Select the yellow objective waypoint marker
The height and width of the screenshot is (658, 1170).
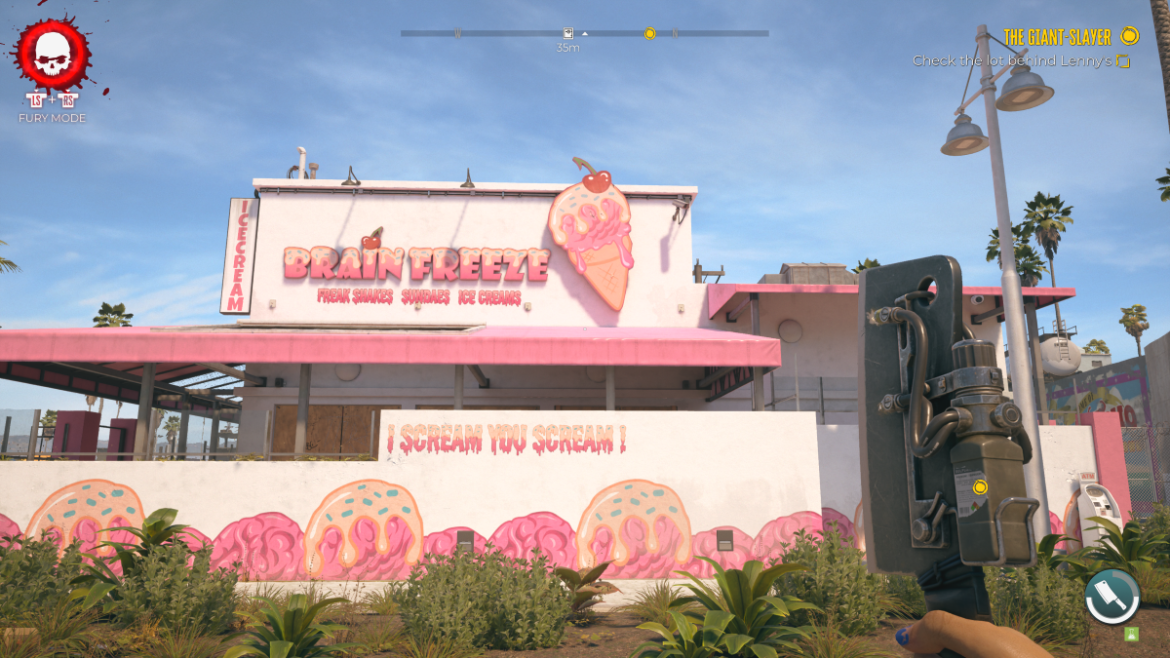(980, 487)
